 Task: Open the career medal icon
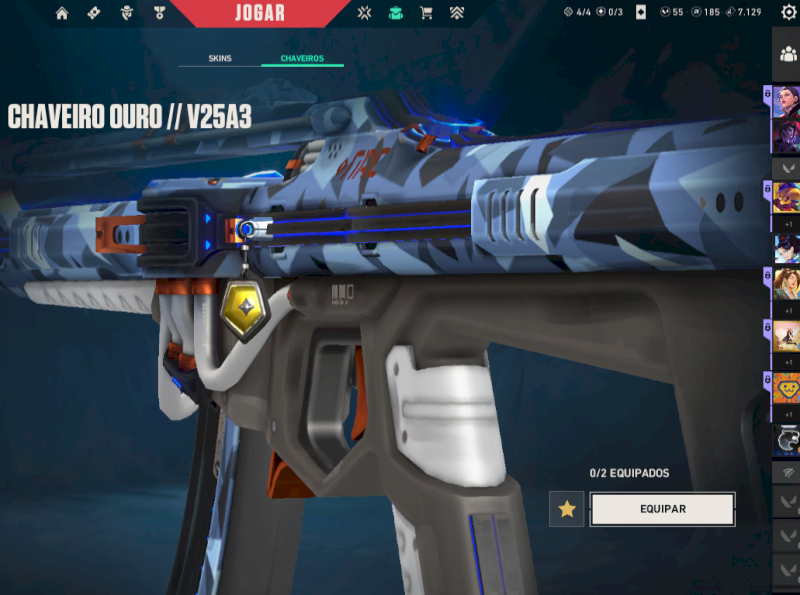[159, 13]
